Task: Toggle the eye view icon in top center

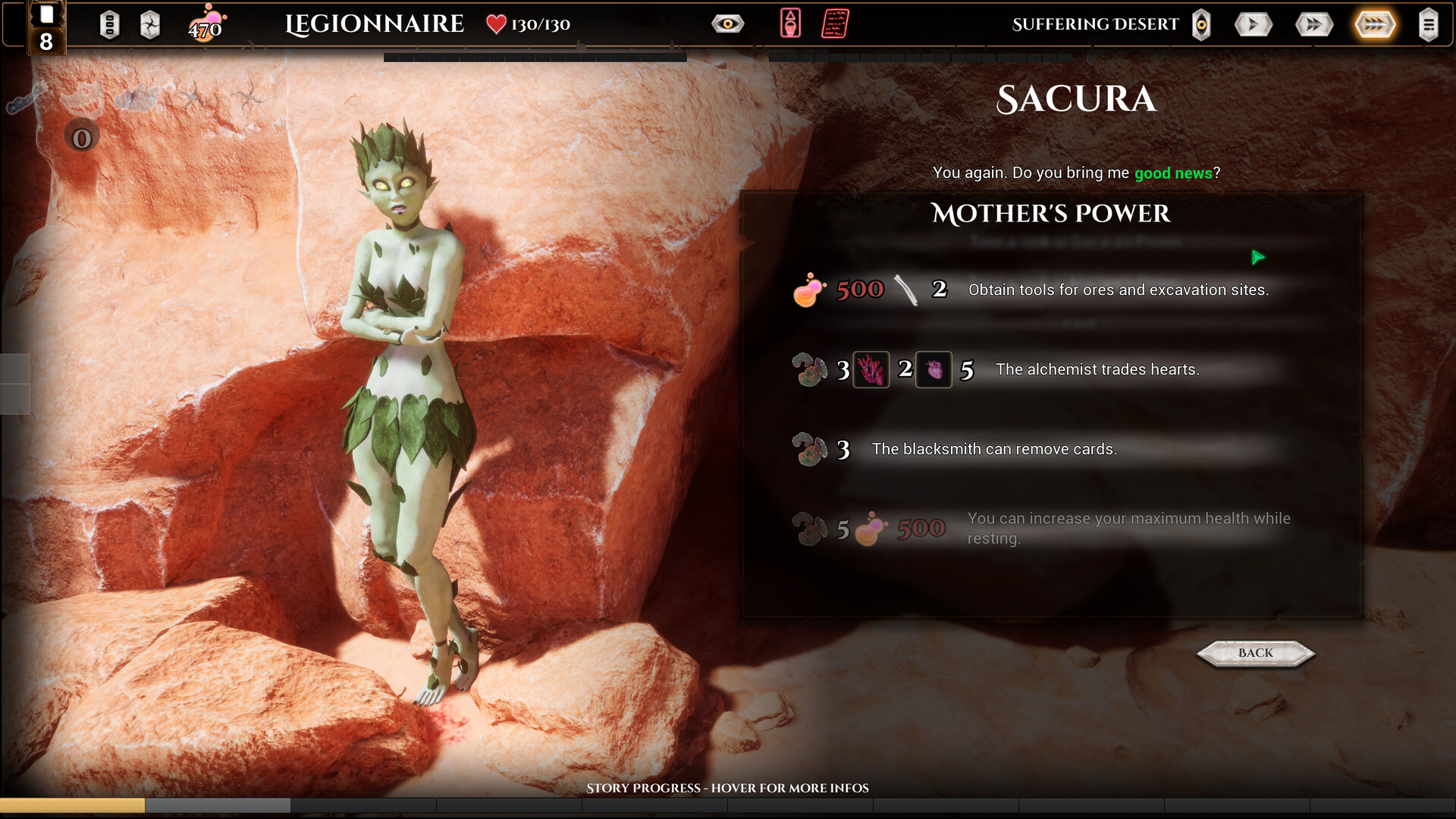Action: (x=727, y=24)
